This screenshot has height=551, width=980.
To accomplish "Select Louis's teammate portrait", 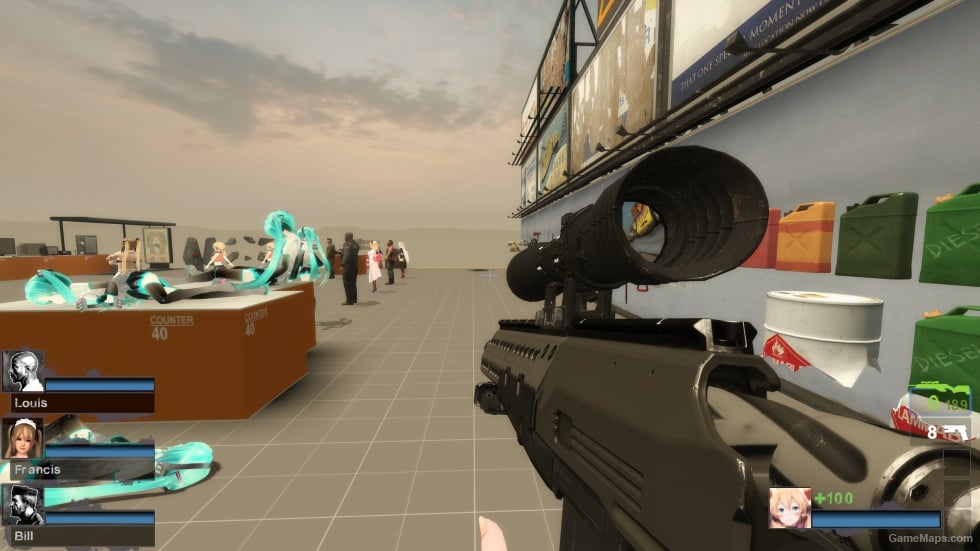I will tap(23, 371).
